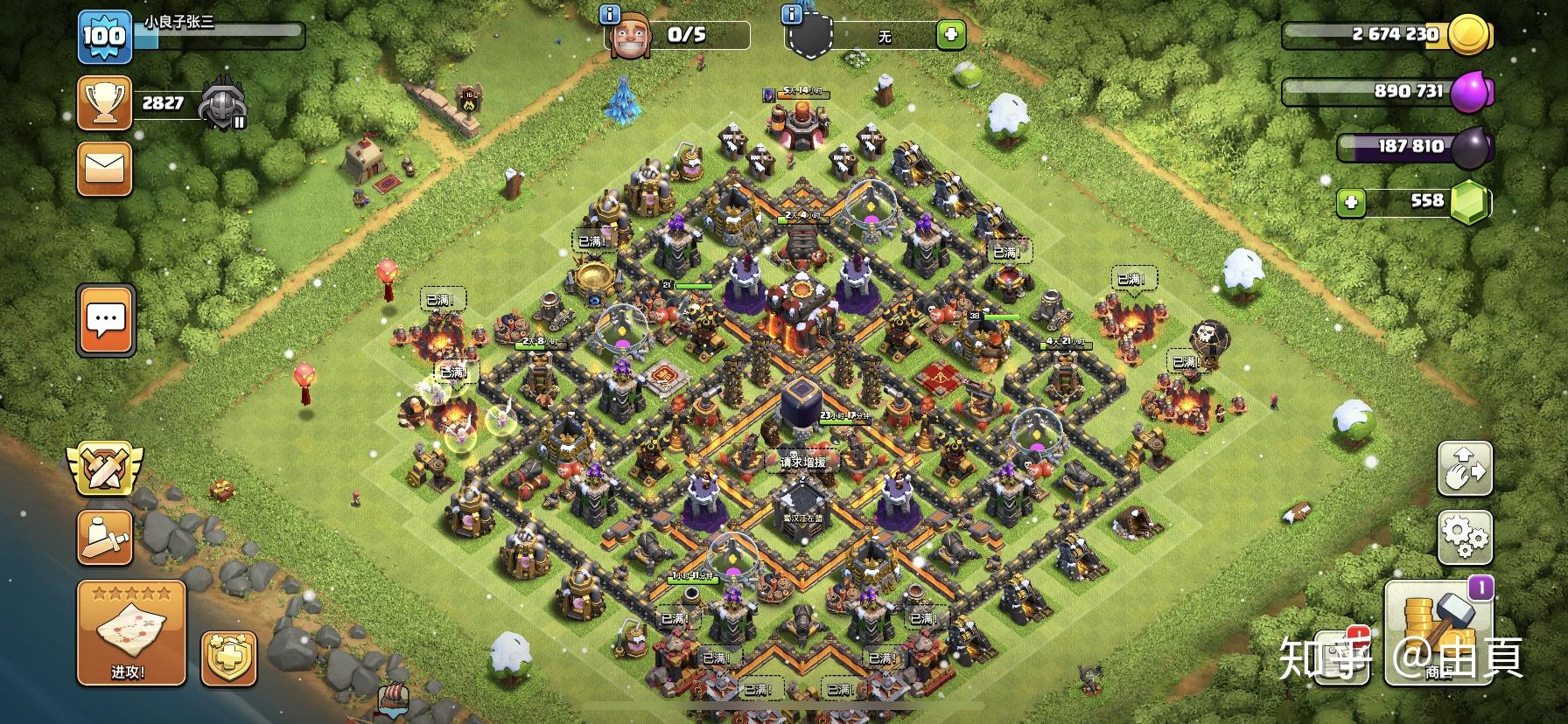
Task: Tap the purple elixir drop icon
Action: click(1470, 91)
